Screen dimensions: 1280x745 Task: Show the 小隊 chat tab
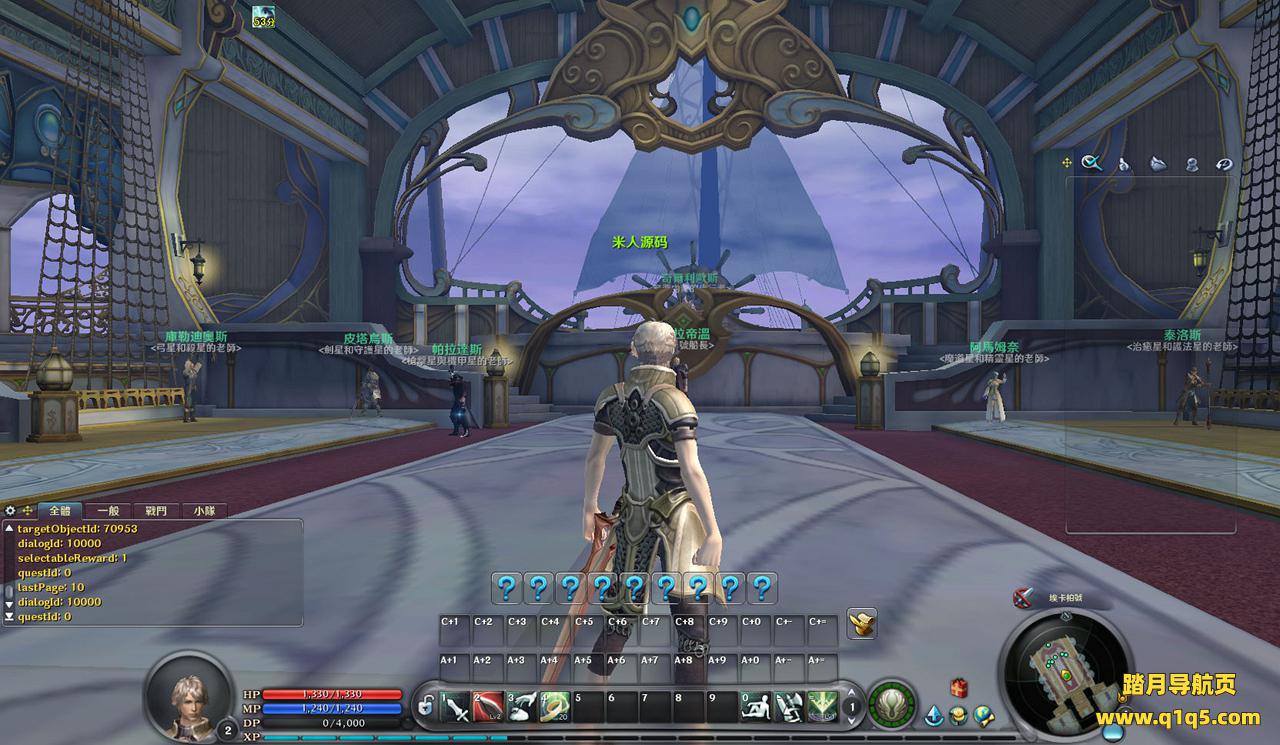(204, 510)
